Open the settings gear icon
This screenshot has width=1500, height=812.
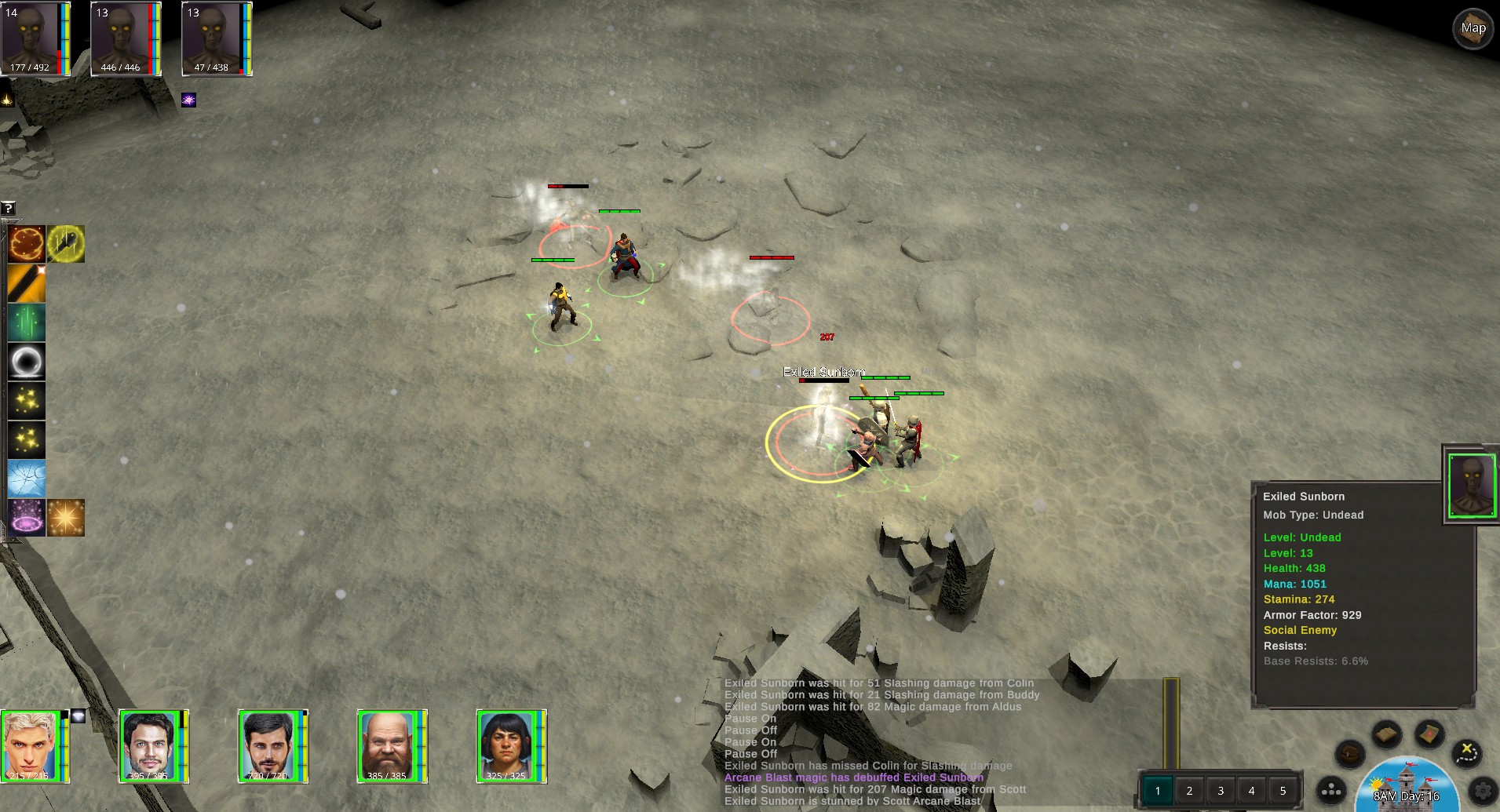(1483, 790)
